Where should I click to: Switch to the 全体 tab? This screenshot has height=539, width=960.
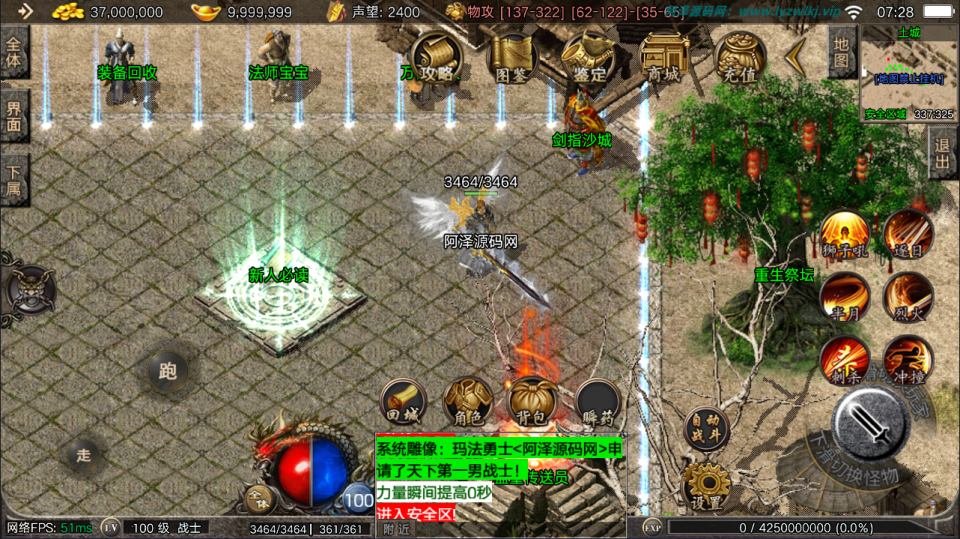pos(14,53)
